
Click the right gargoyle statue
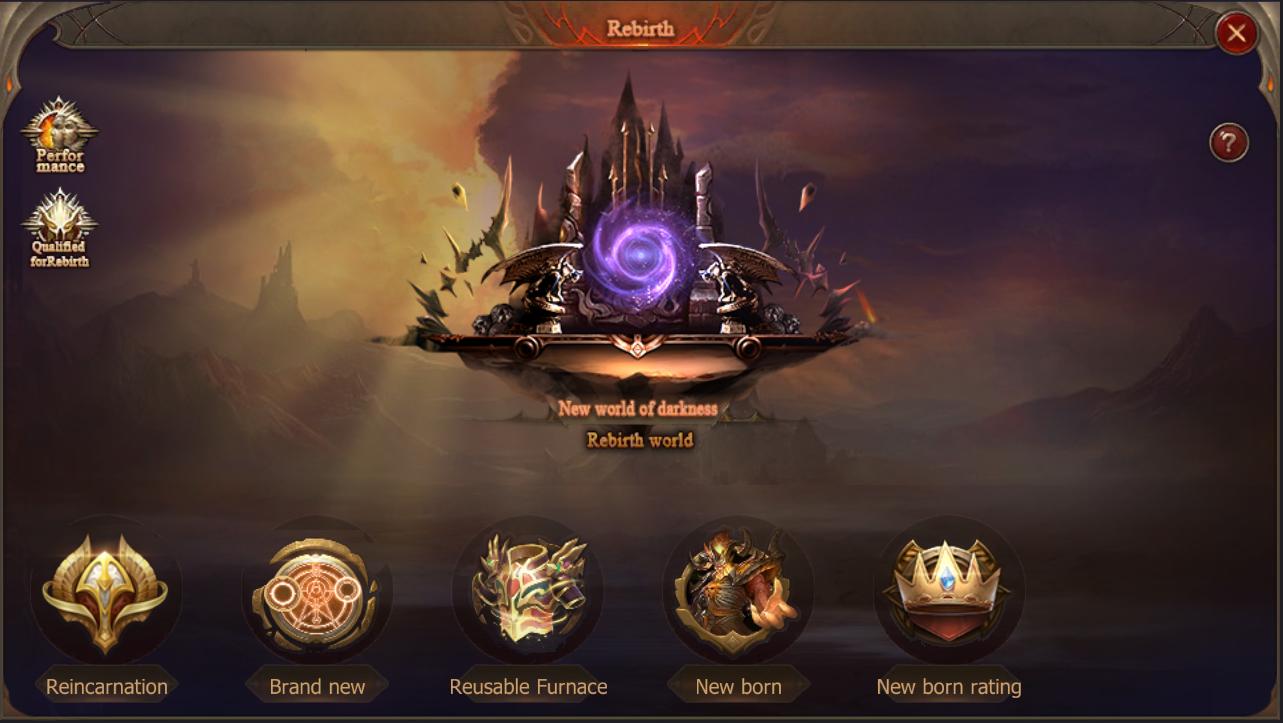pos(728,283)
